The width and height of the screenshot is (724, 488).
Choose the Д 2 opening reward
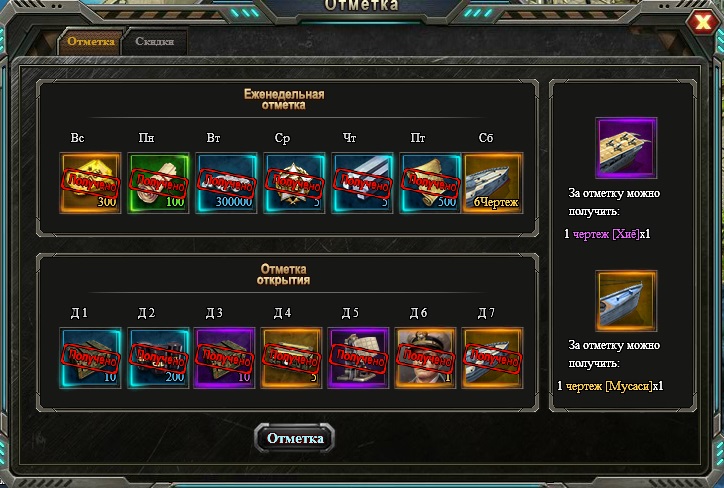tap(158, 357)
